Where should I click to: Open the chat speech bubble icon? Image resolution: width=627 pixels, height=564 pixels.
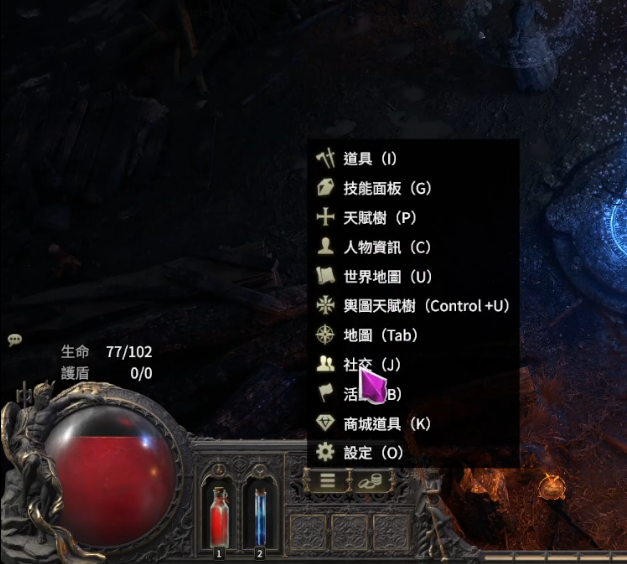point(15,340)
